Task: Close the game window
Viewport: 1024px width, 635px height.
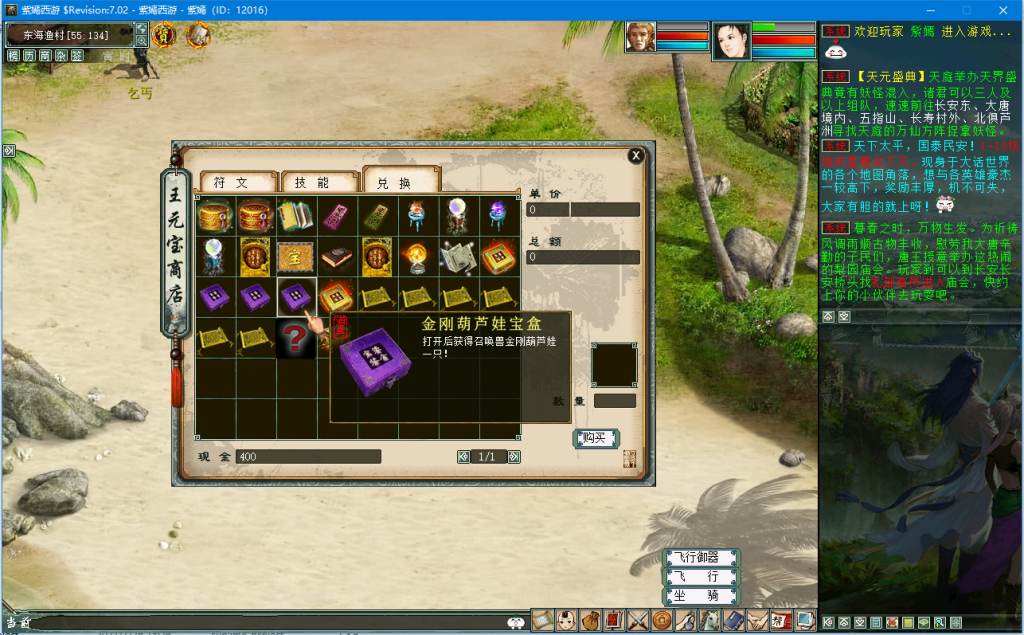Action: [1003, 9]
